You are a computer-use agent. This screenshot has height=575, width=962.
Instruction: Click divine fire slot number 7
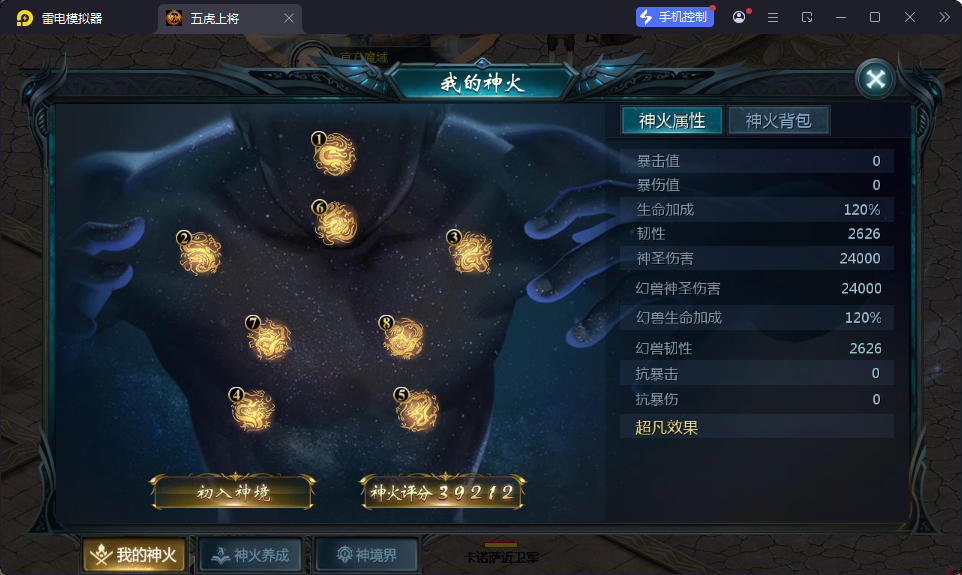coord(269,340)
